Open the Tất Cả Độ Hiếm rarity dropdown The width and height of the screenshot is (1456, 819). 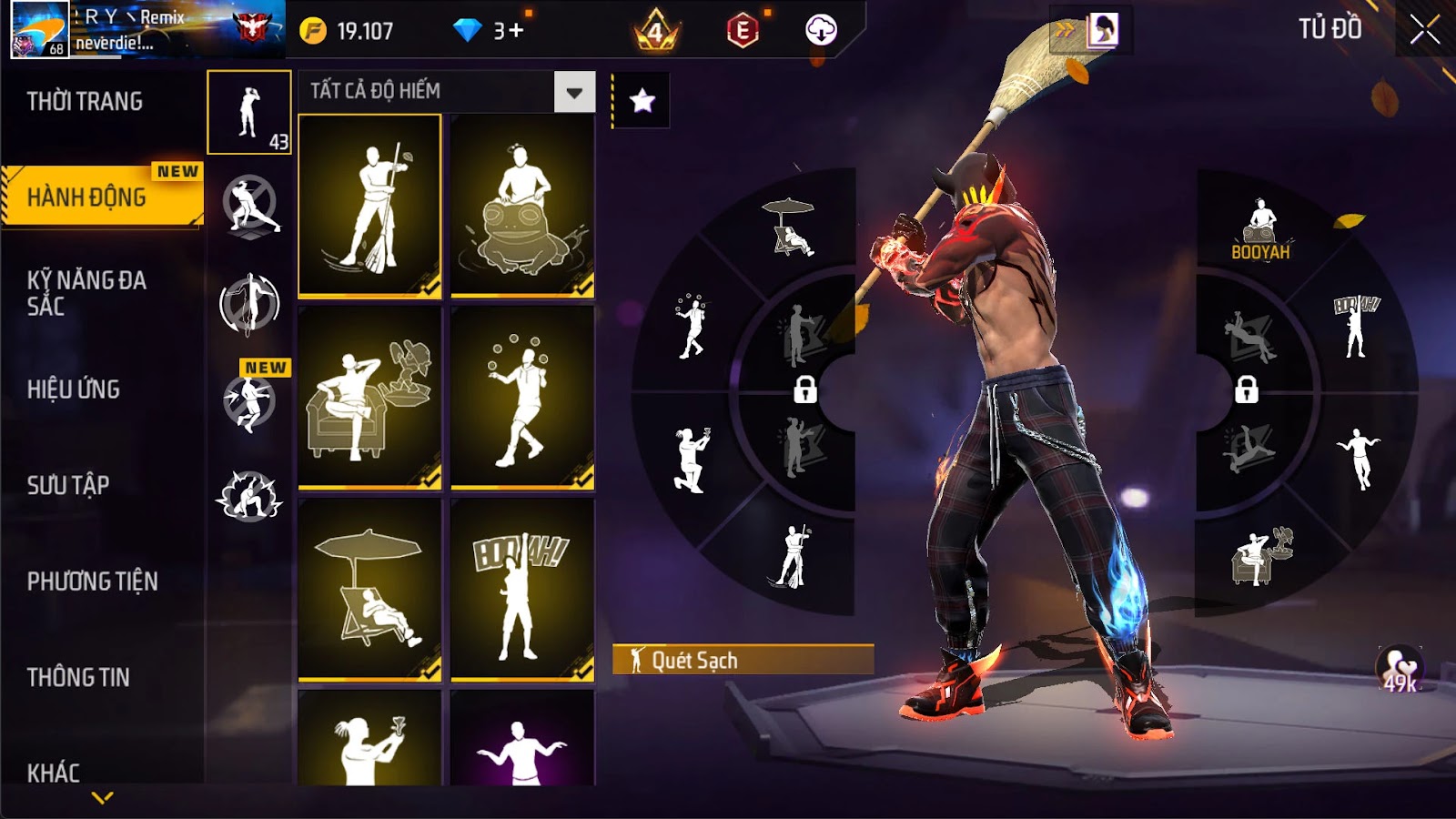[x=574, y=92]
